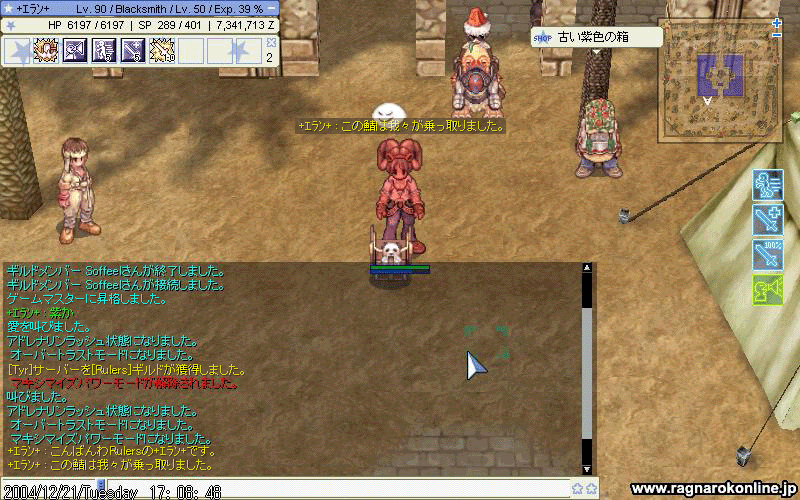800x500 pixels.
Task: Cast the running figure skill on the hotbar
Action: [104, 50]
